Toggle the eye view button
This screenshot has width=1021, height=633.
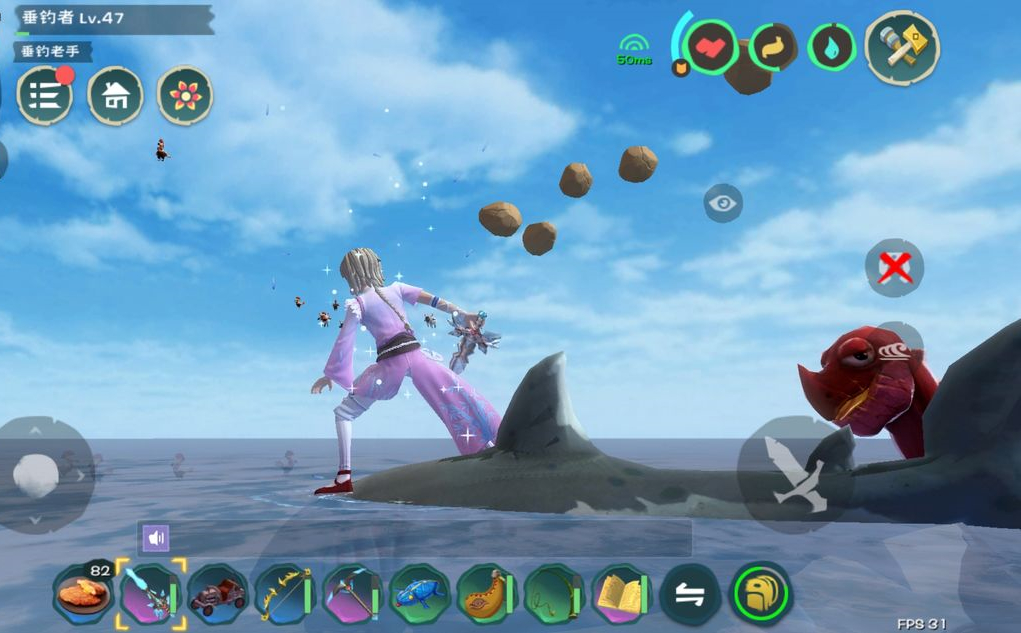tap(722, 204)
